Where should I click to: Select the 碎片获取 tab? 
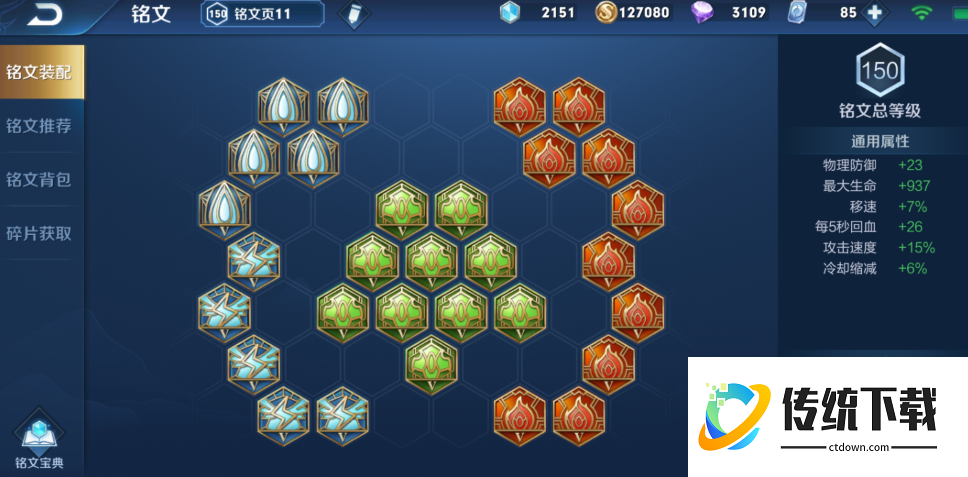39,234
